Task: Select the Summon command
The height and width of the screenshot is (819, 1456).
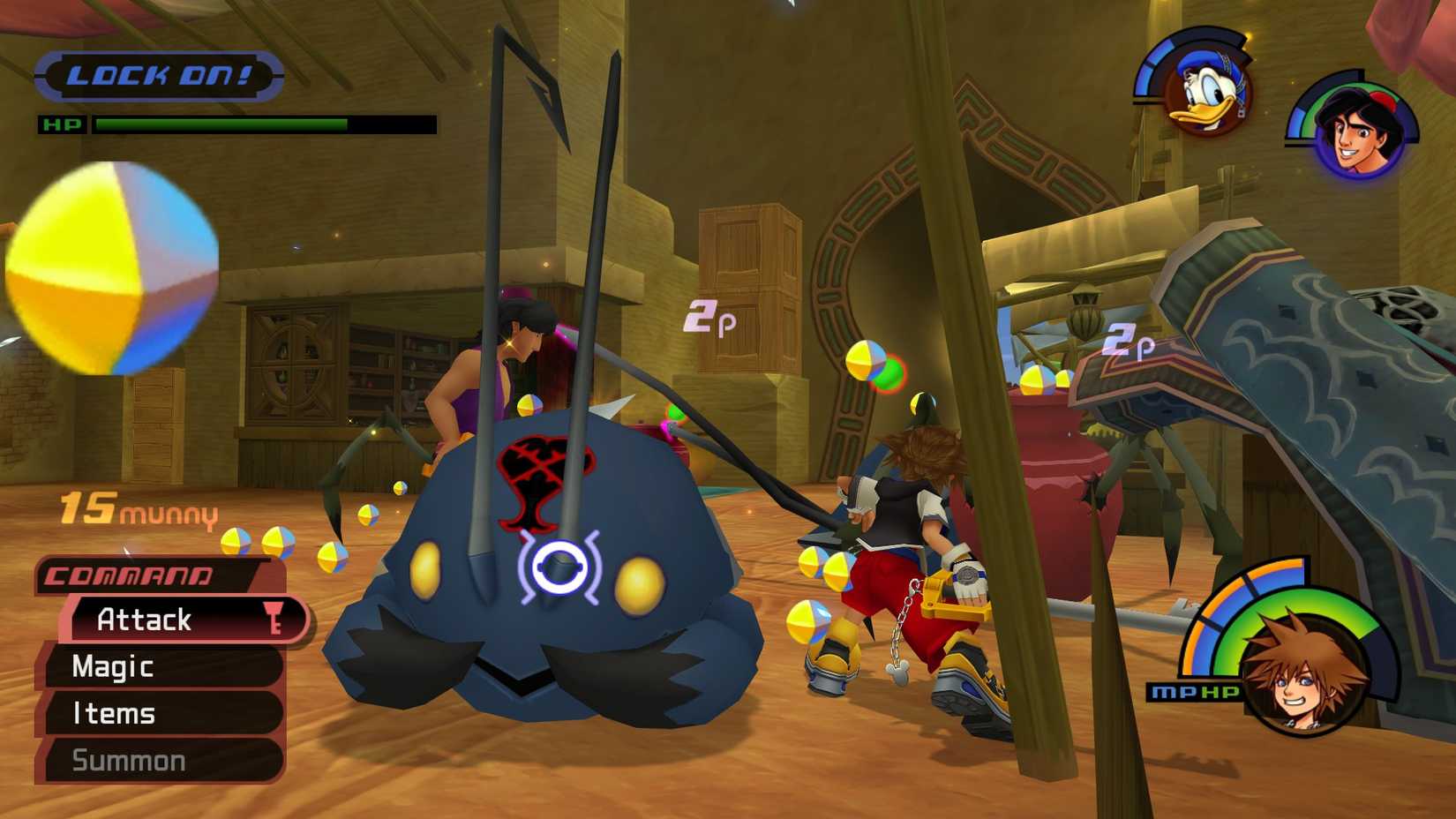Action: coord(129,760)
